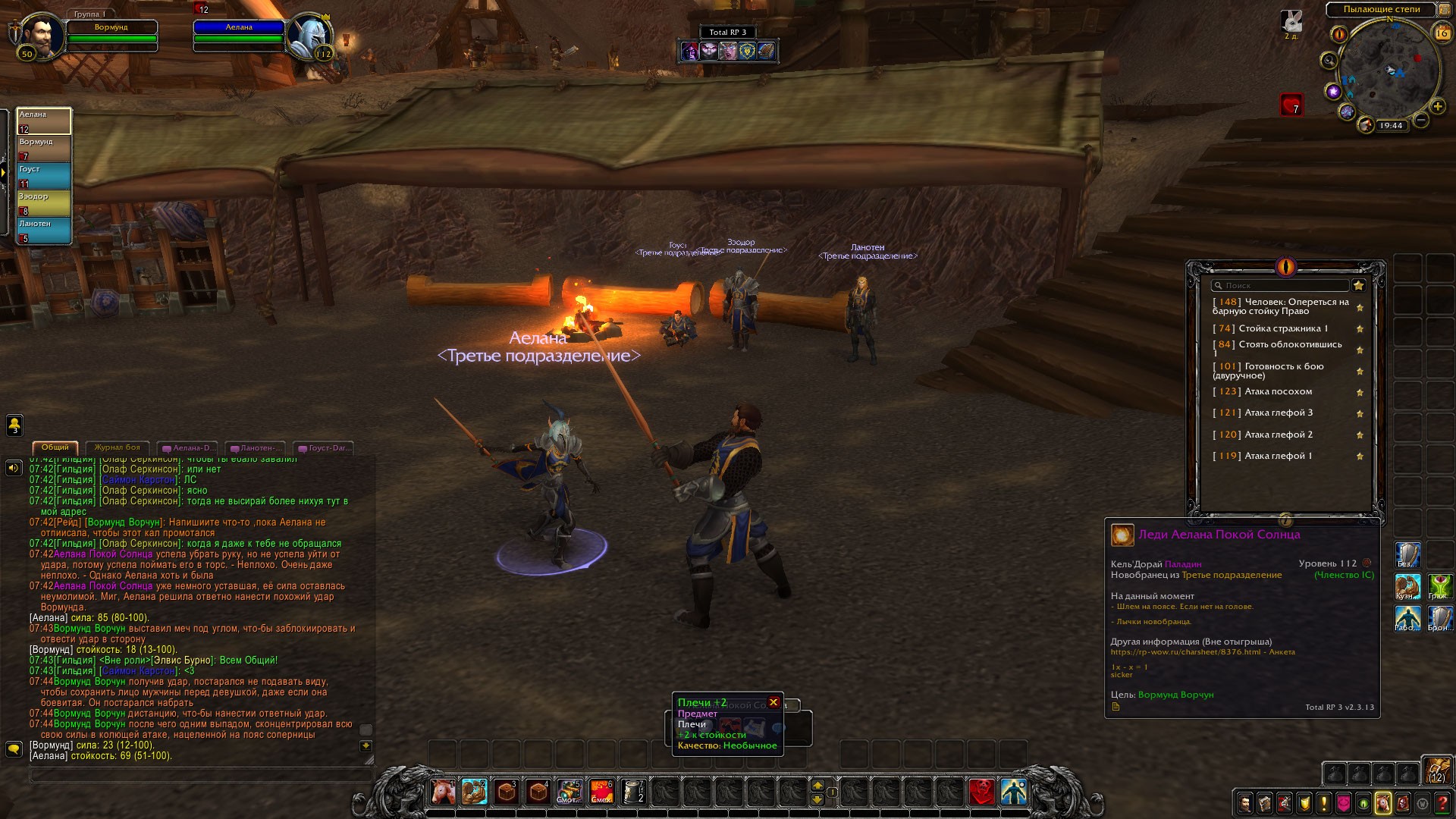
Task: Close the Плечи +2 item tooltip
Action: point(773,702)
